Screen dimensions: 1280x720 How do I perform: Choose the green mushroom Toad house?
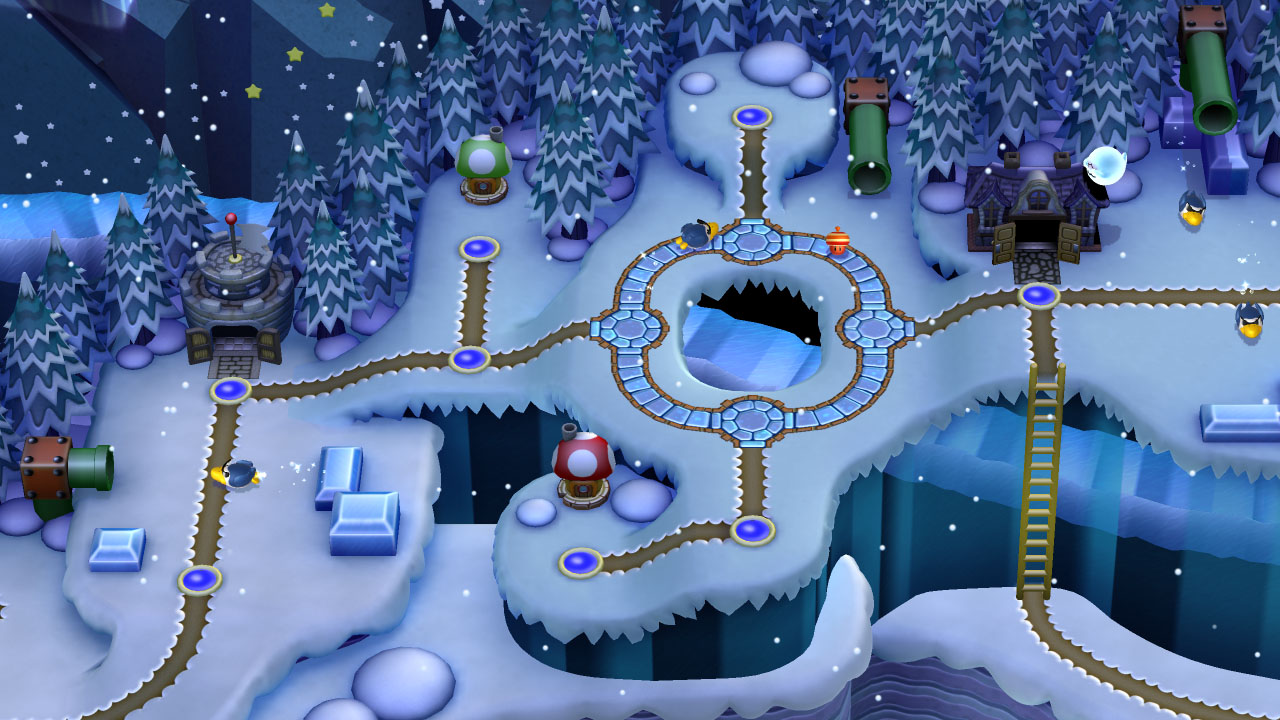coord(484,168)
